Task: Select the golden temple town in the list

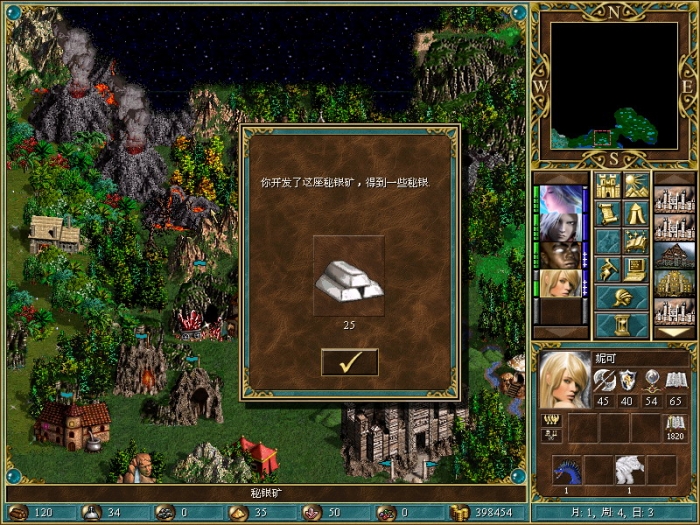Action: pyautogui.click(x=674, y=283)
